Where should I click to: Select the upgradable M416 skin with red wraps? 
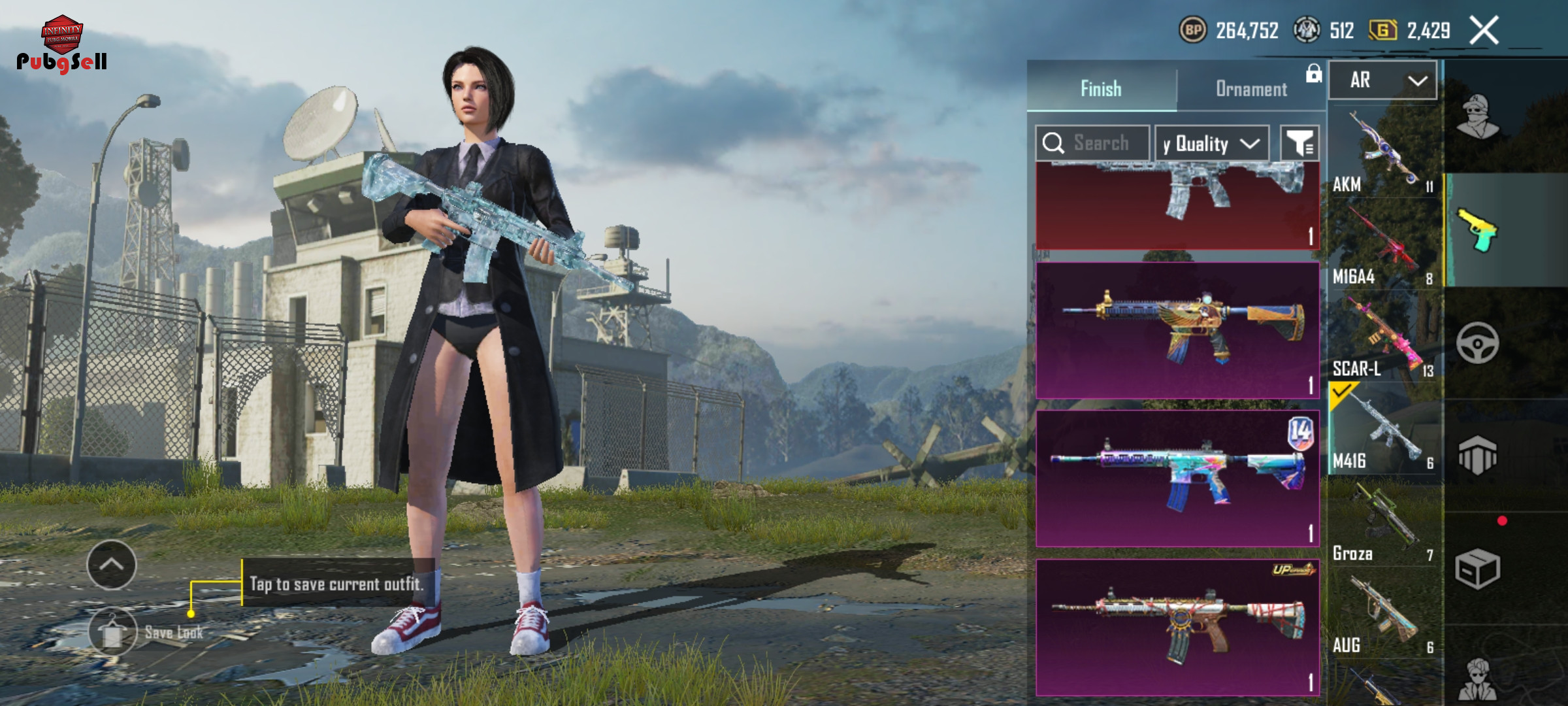(1177, 627)
